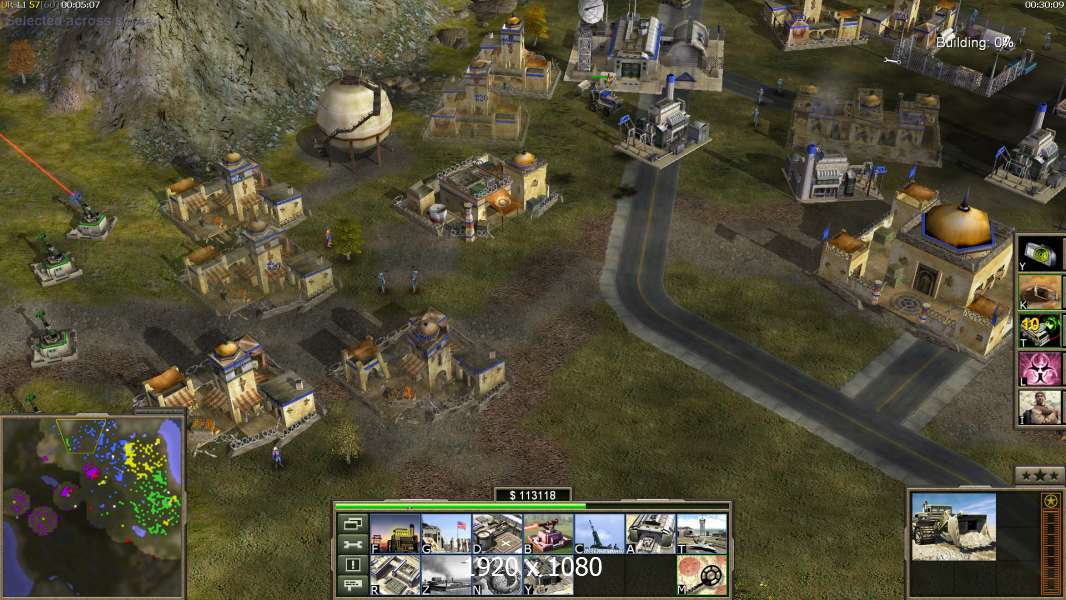Activate the mine-clearing ability icon (M)
The height and width of the screenshot is (600, 1066).
[x=702, y=574]
